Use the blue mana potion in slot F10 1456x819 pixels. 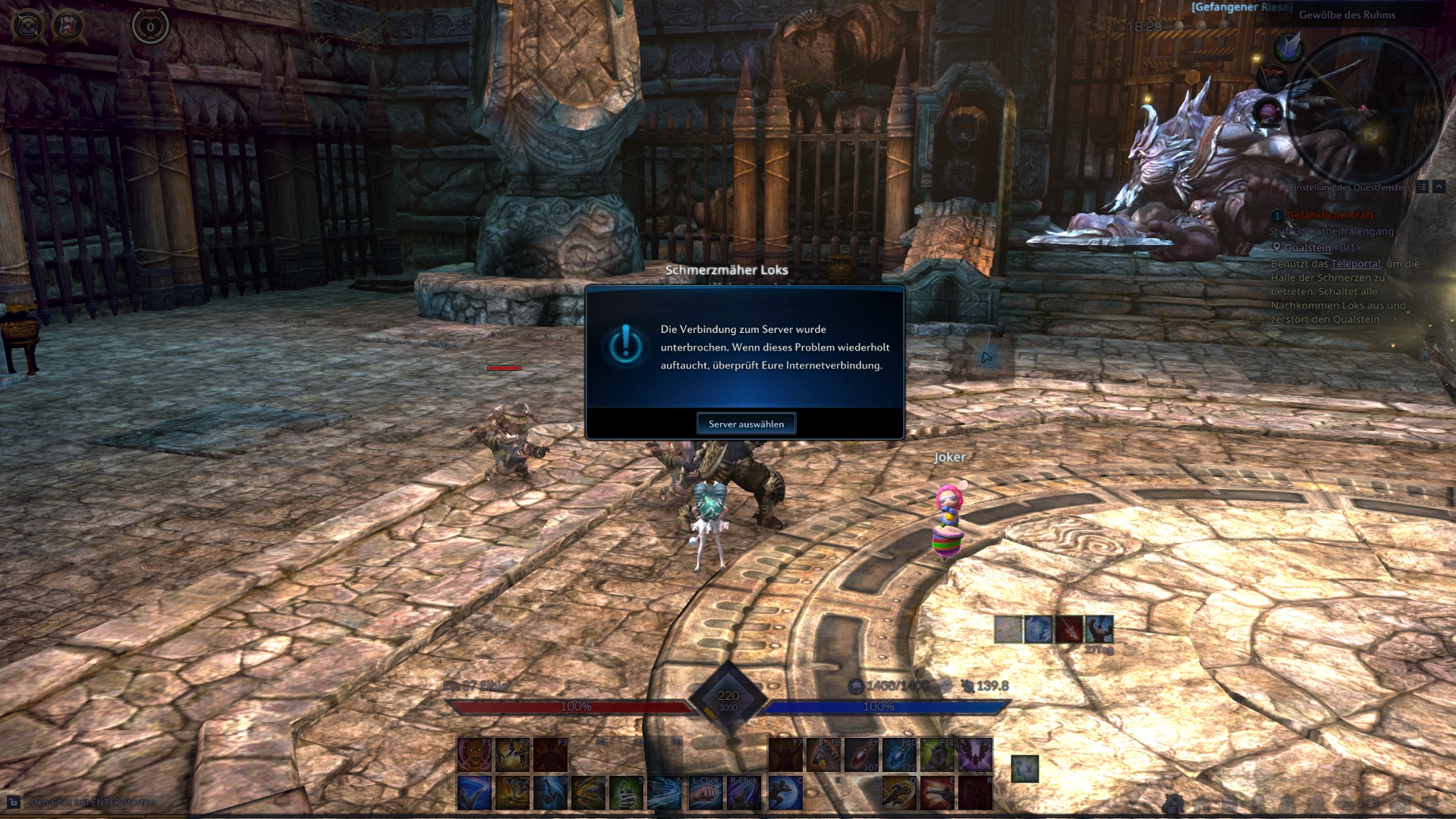(899, 755)
